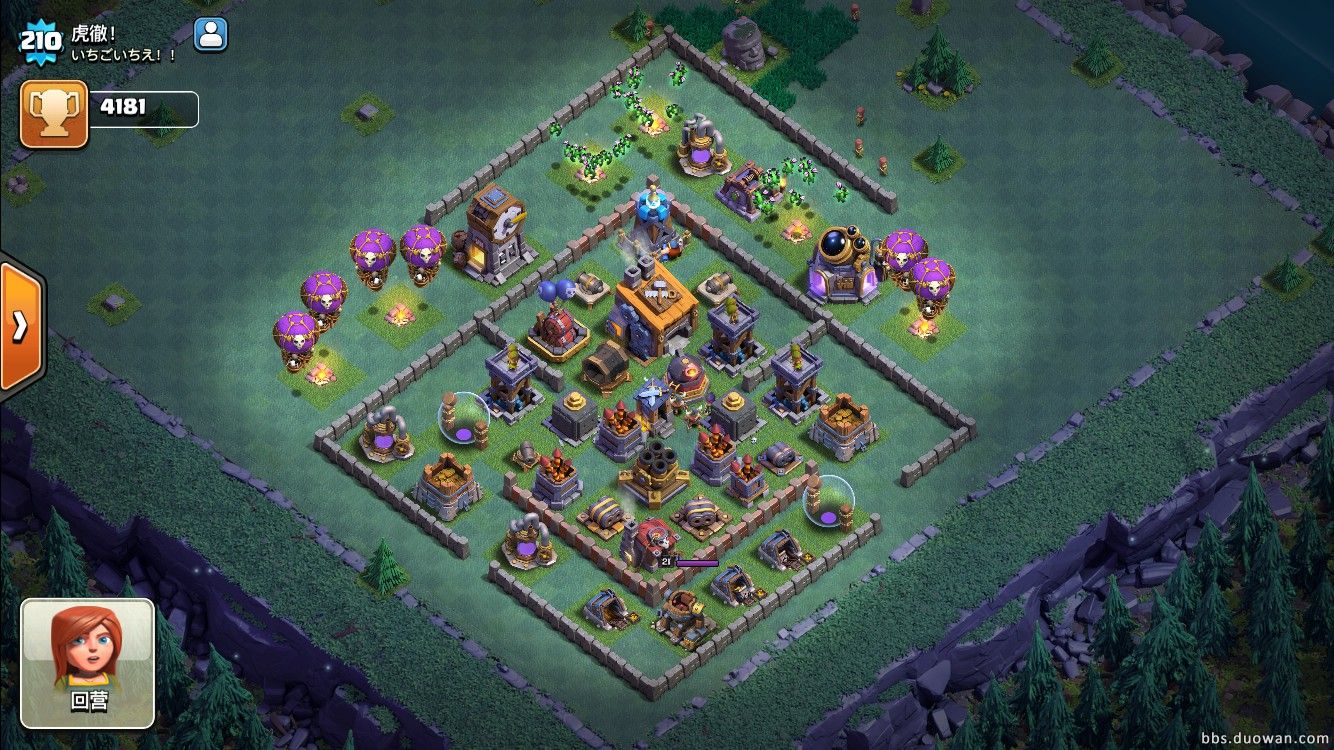Return home with the 回营 button

(x=88, y=663)
